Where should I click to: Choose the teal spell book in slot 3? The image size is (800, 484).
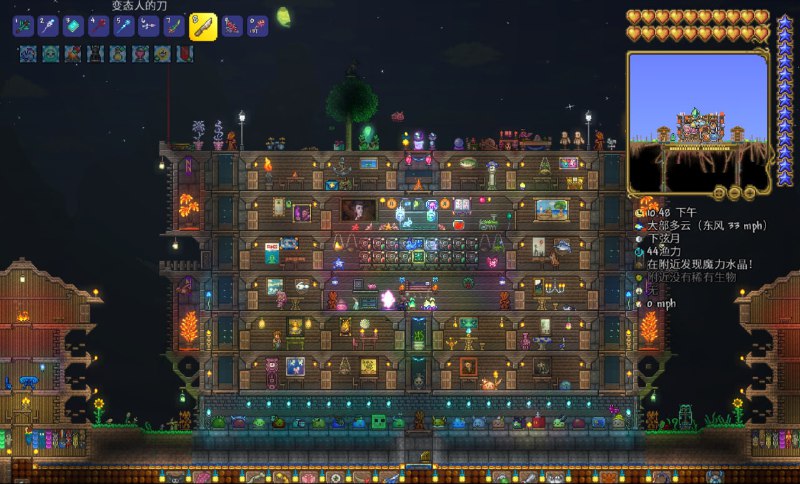[73, 27]
